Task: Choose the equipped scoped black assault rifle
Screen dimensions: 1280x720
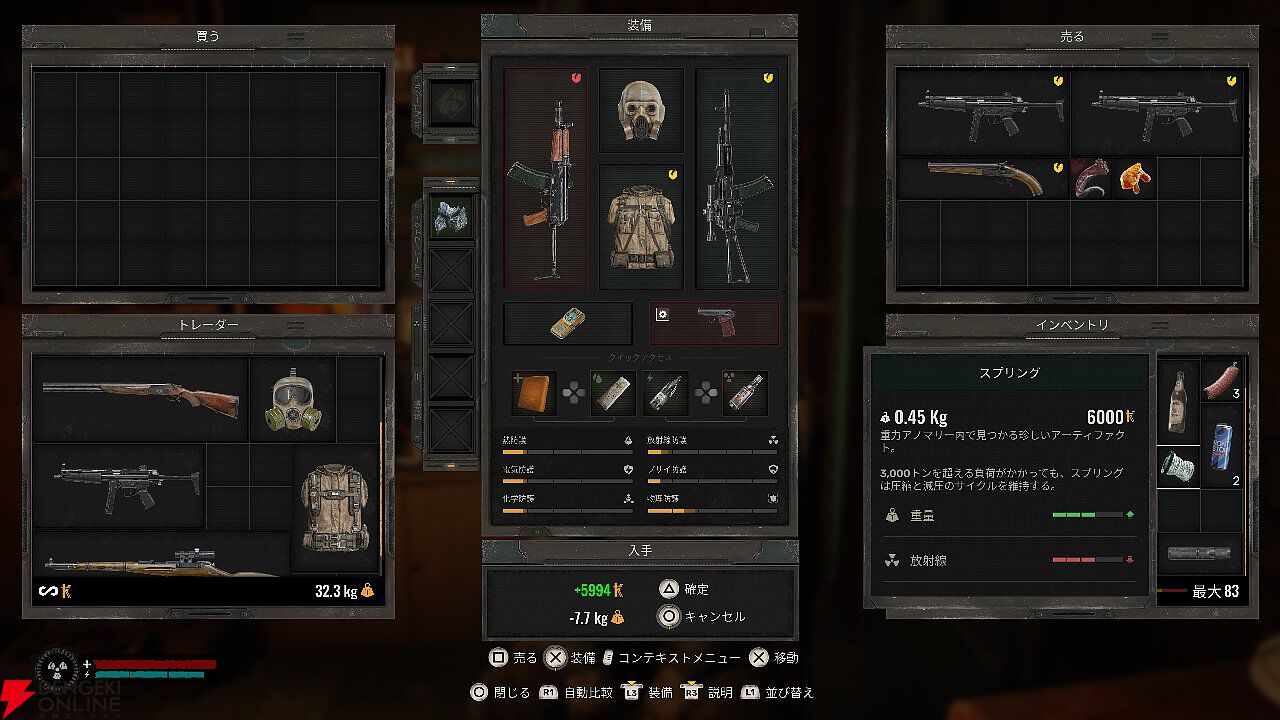Action: [737, 180]
